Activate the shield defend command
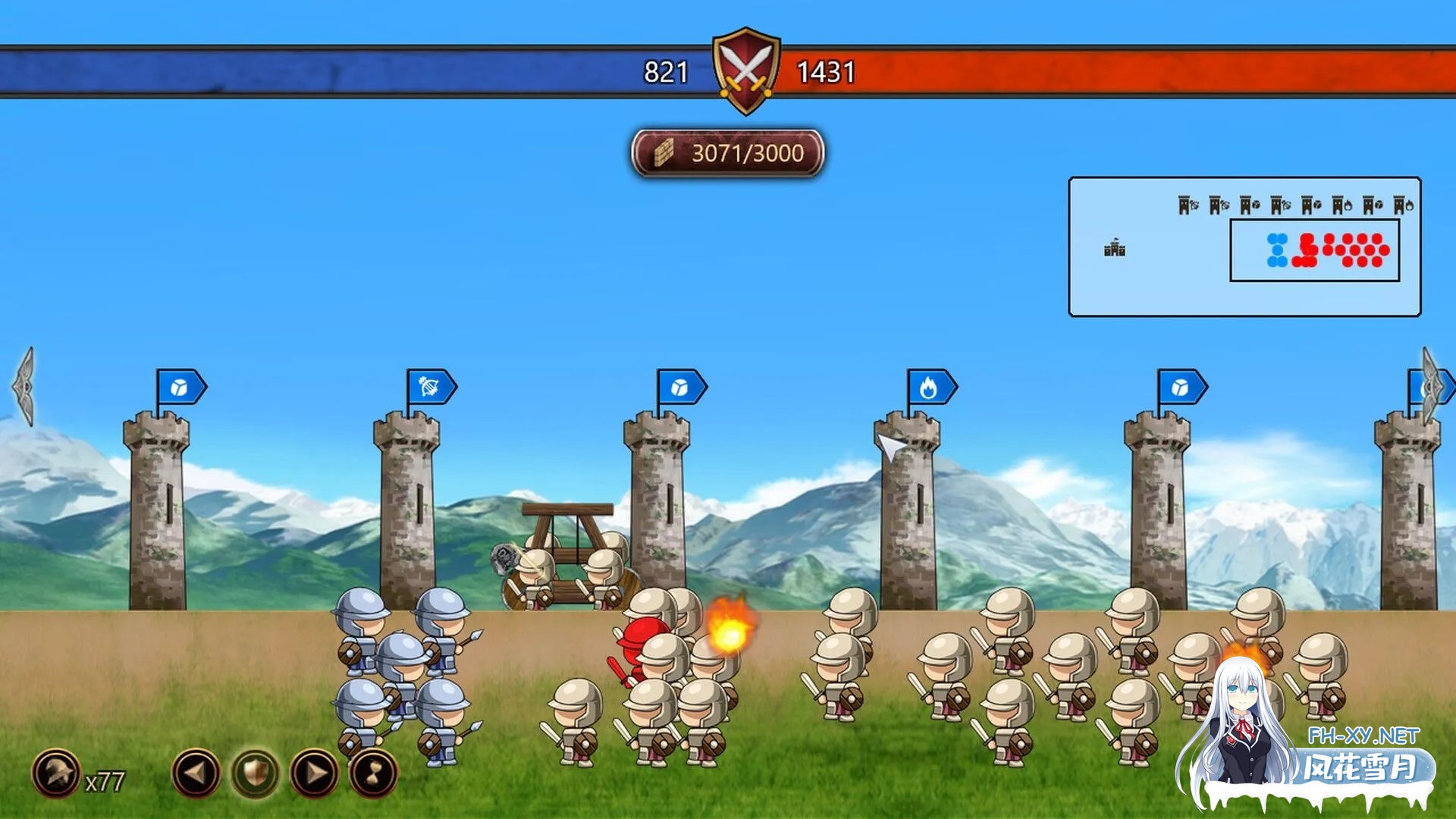Screen dimensions: 1456x819 point(256,773)
